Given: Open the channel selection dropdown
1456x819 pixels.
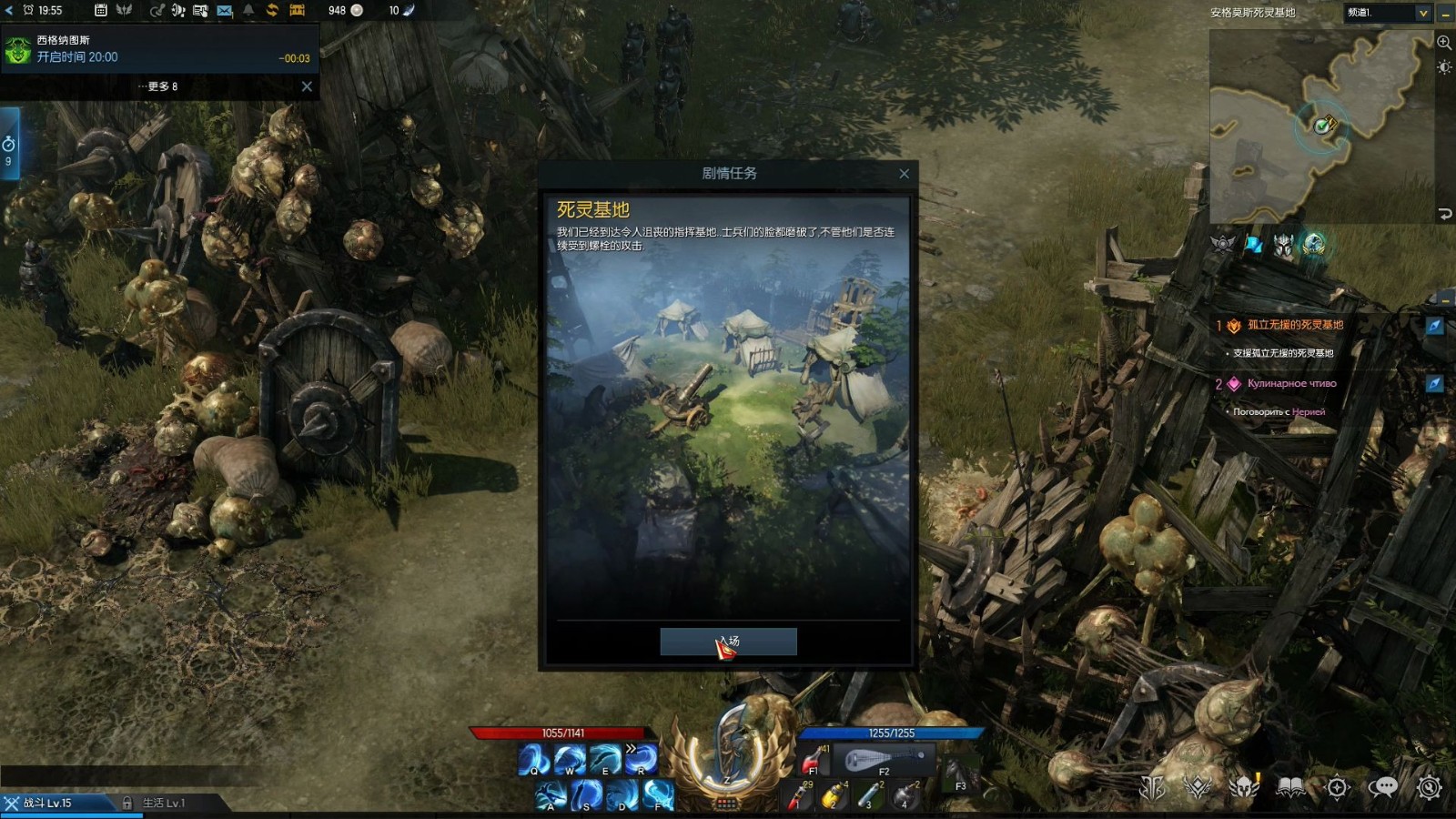Looking at the screenshot, I should pos(1422,13).
